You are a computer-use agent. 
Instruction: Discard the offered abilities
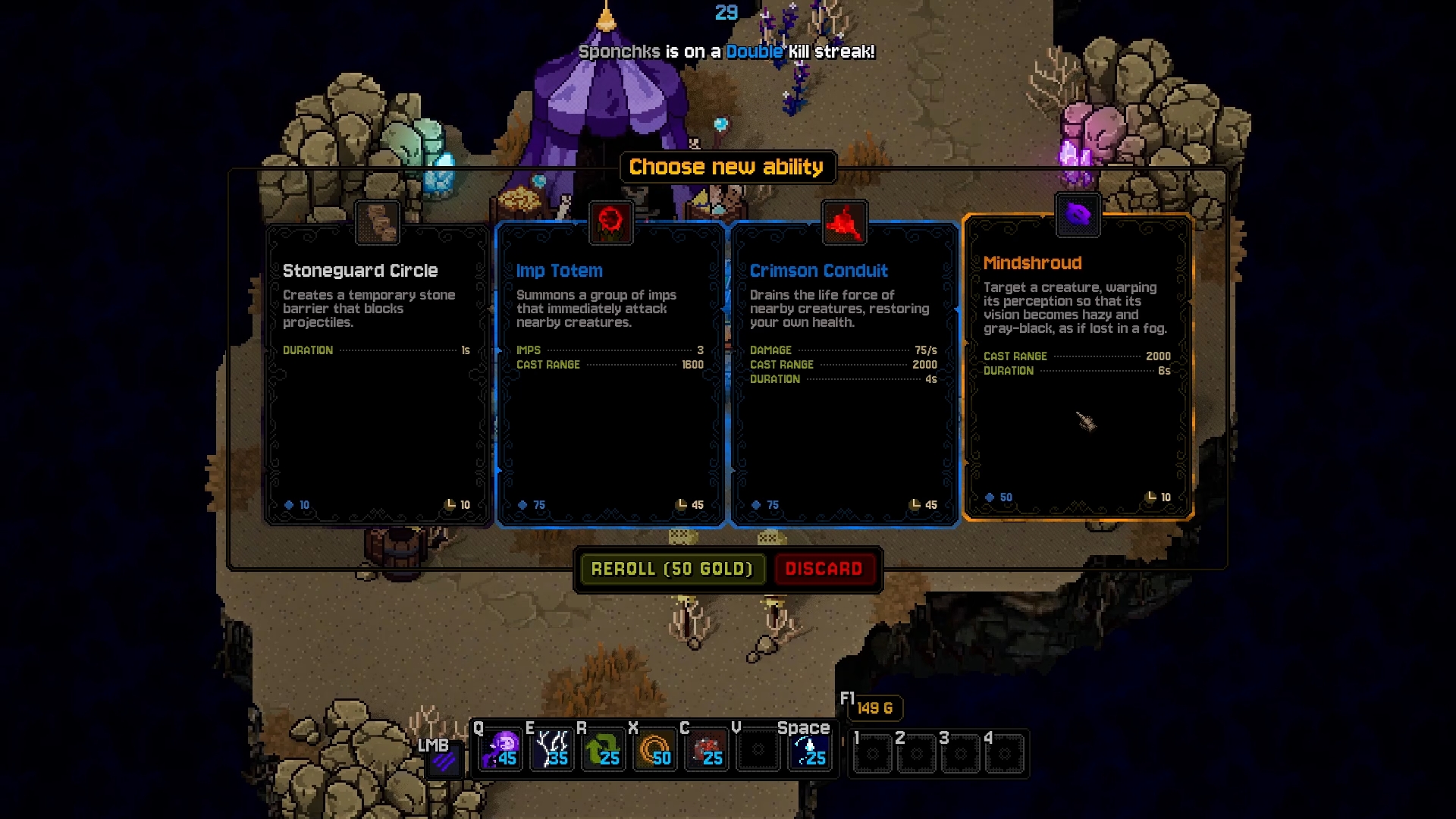[x=824, y=569]
